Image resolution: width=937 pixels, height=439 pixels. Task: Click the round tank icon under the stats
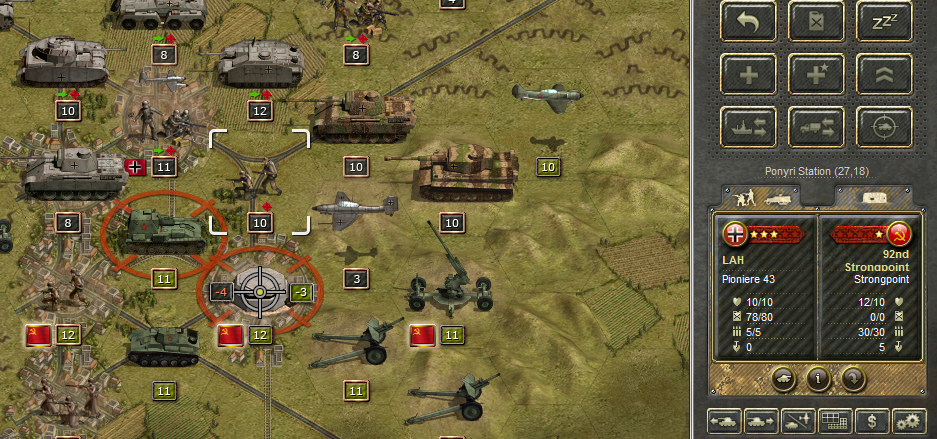[784, 379]
